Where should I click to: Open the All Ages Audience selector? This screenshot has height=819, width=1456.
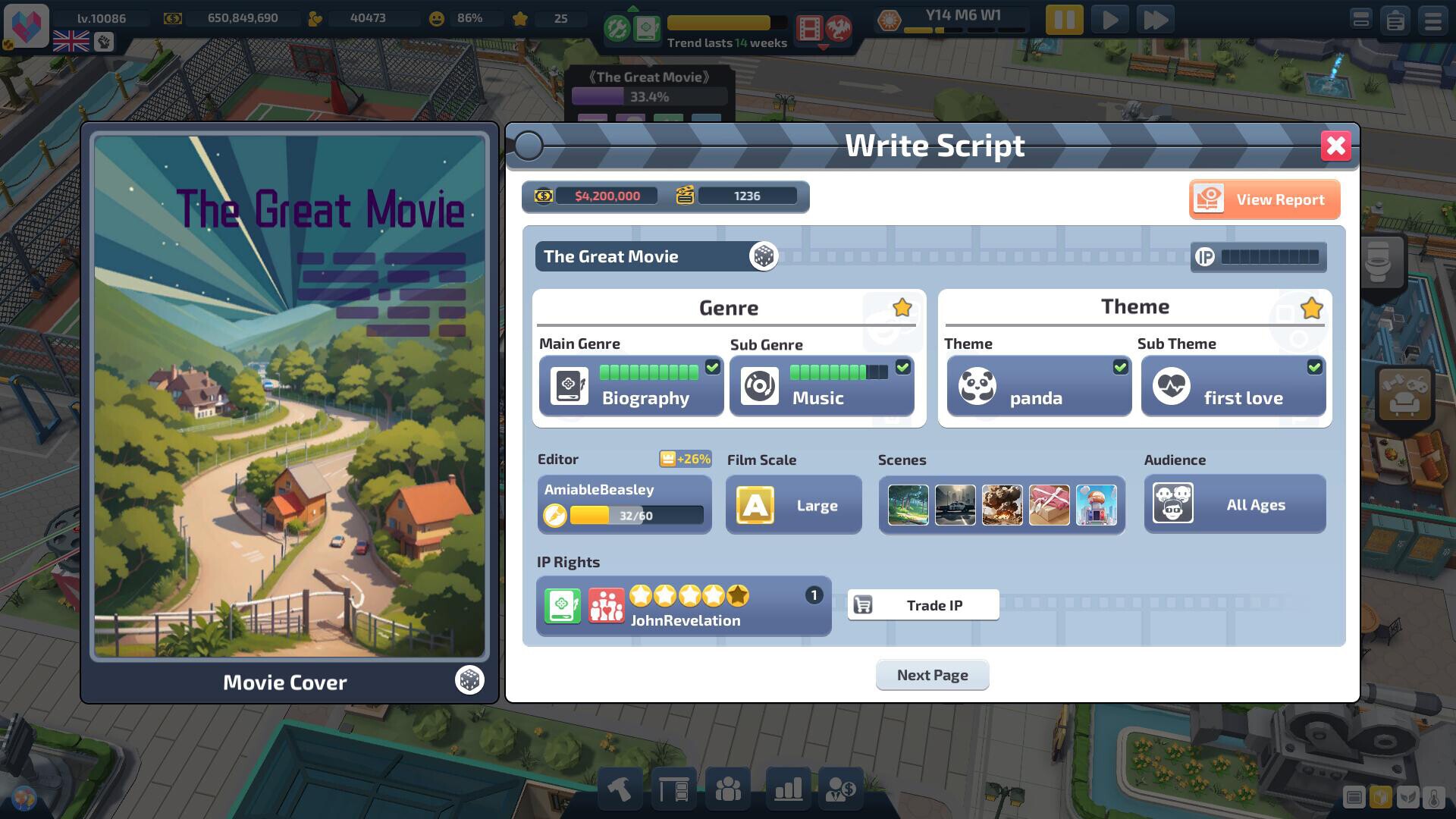tap(1235, 504)
